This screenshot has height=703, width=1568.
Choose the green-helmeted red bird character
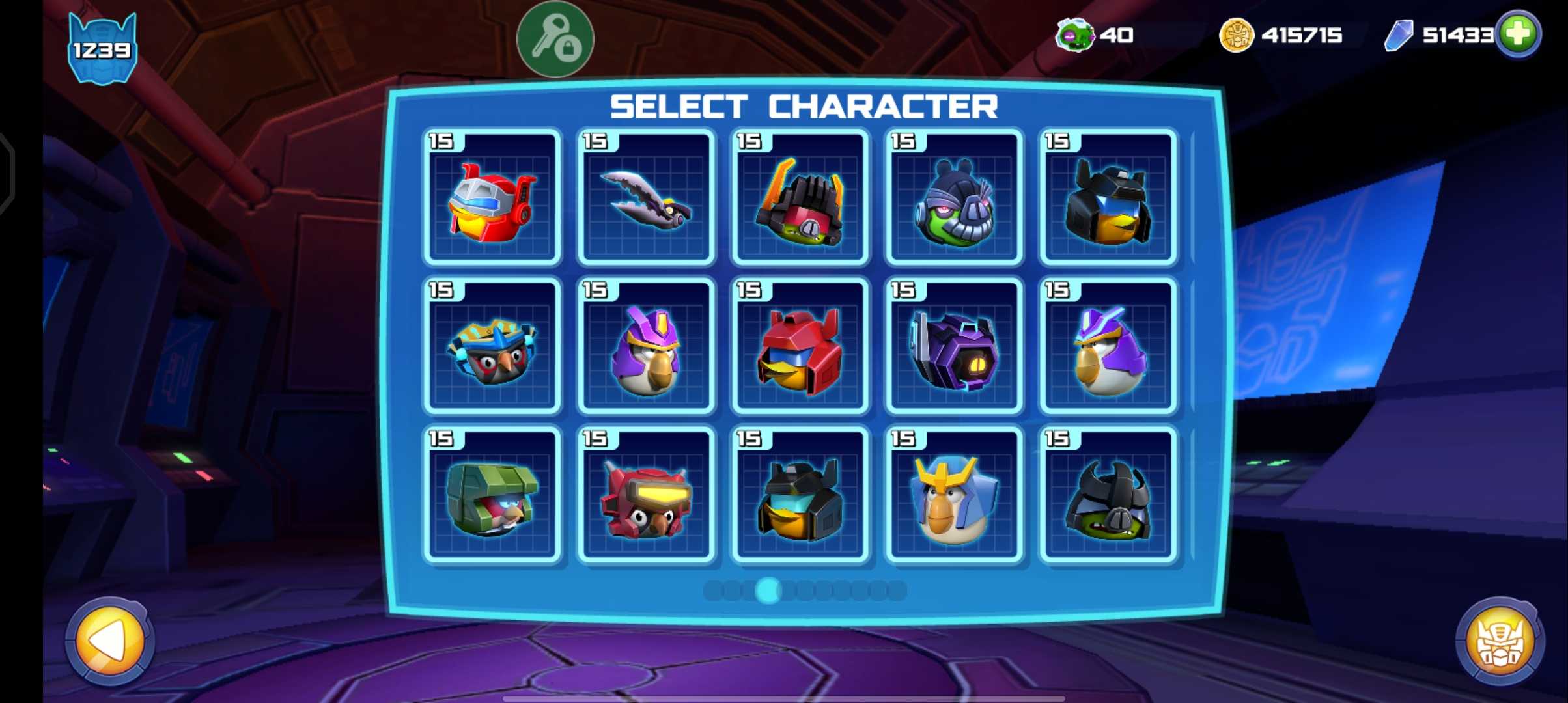coord(492,495)
